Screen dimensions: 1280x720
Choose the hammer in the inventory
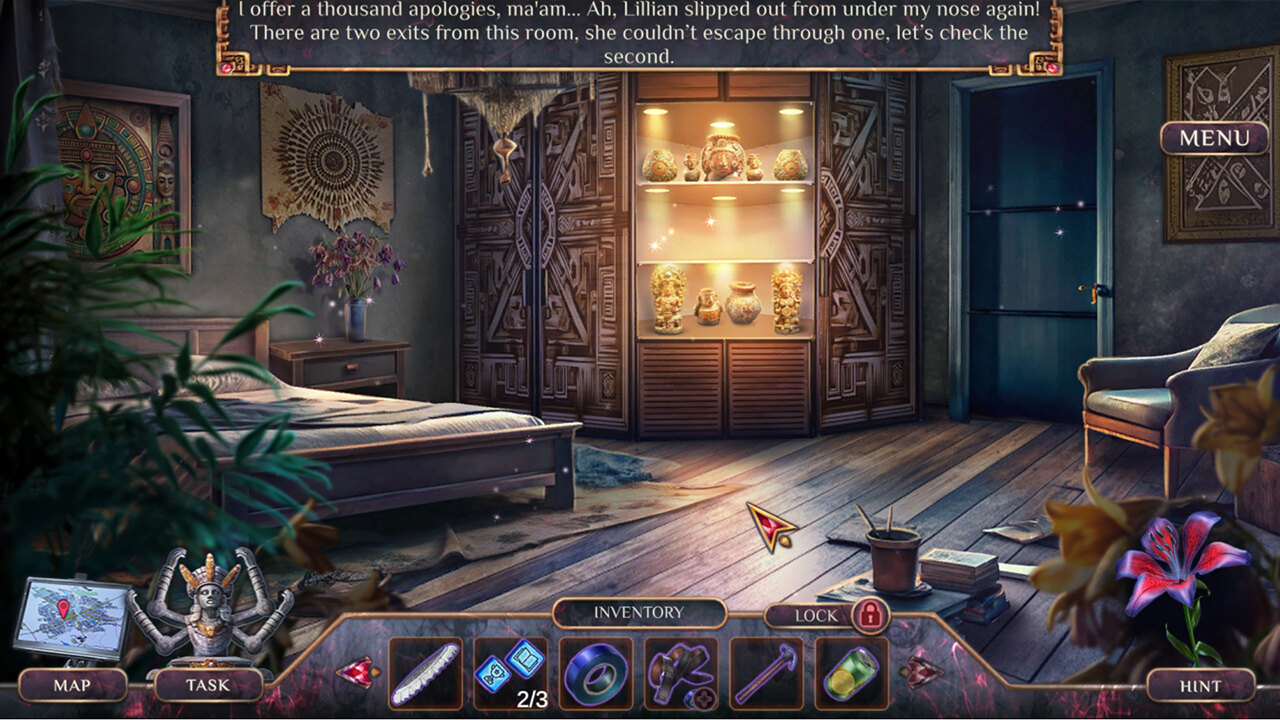(x=766, y=673)
